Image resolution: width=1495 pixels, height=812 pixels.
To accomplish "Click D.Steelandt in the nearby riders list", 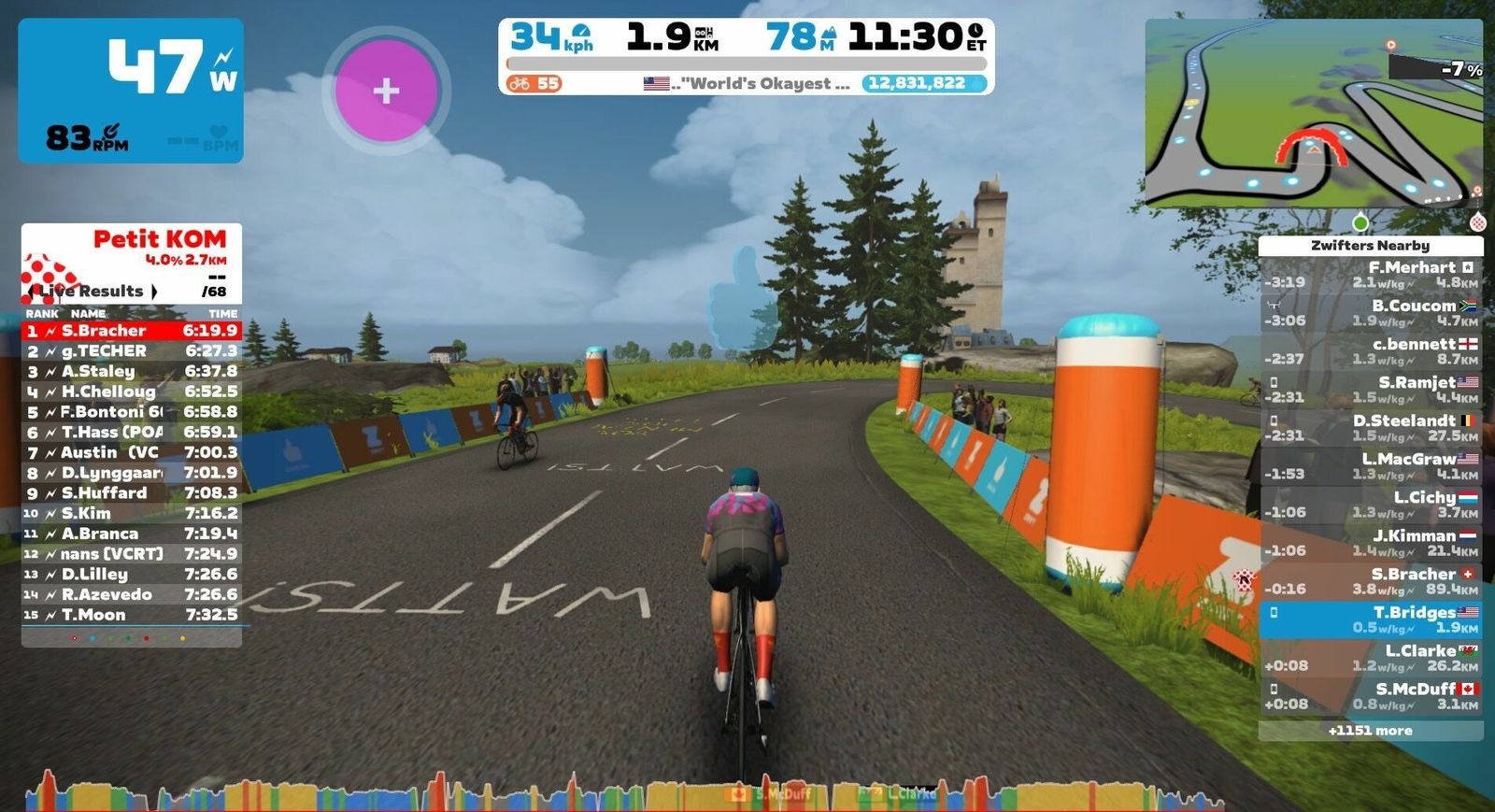I will [1370, 428].
